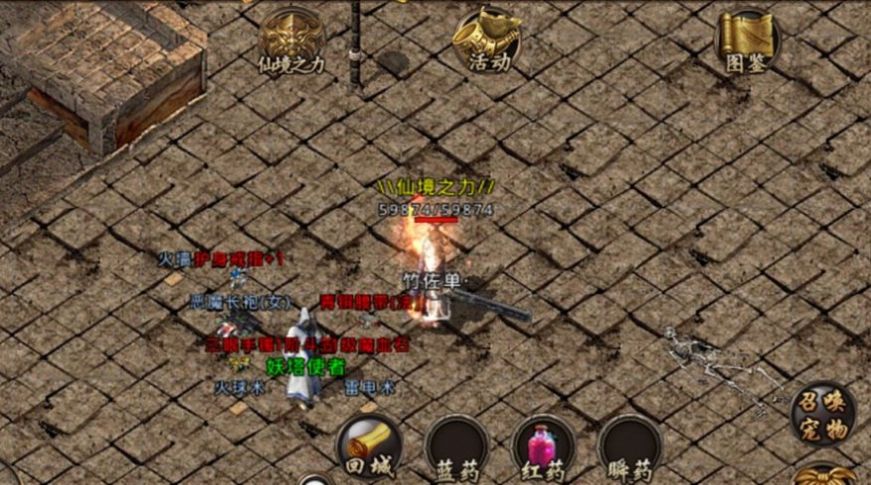Open the 图鉴 codex scroll icon

pyautogui.click(x=747, y=40)
